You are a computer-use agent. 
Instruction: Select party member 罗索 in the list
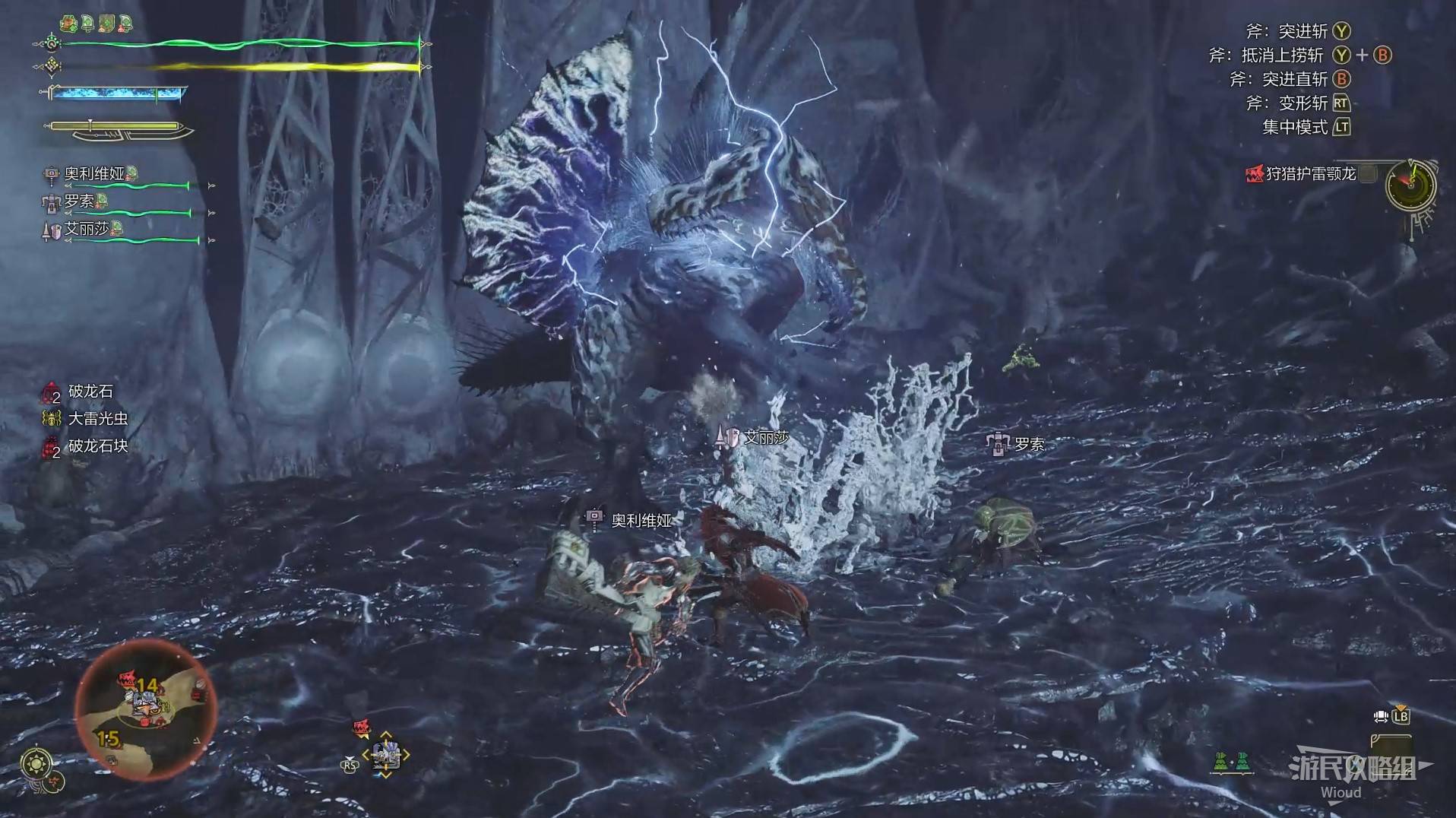coord(79,201)
